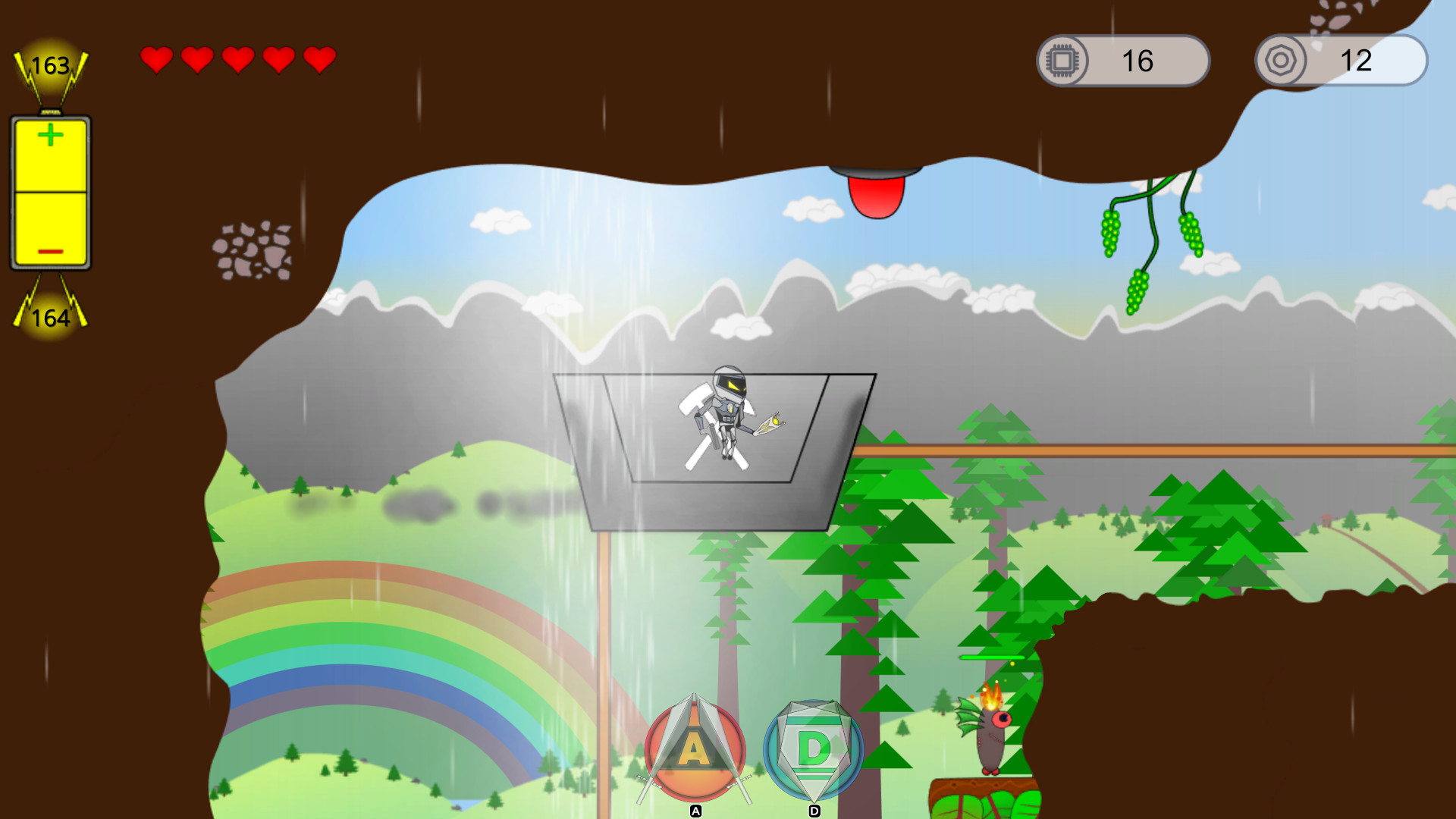Click the red bell hanging from ceiling

pyautogui.click(x=875, y=197)
